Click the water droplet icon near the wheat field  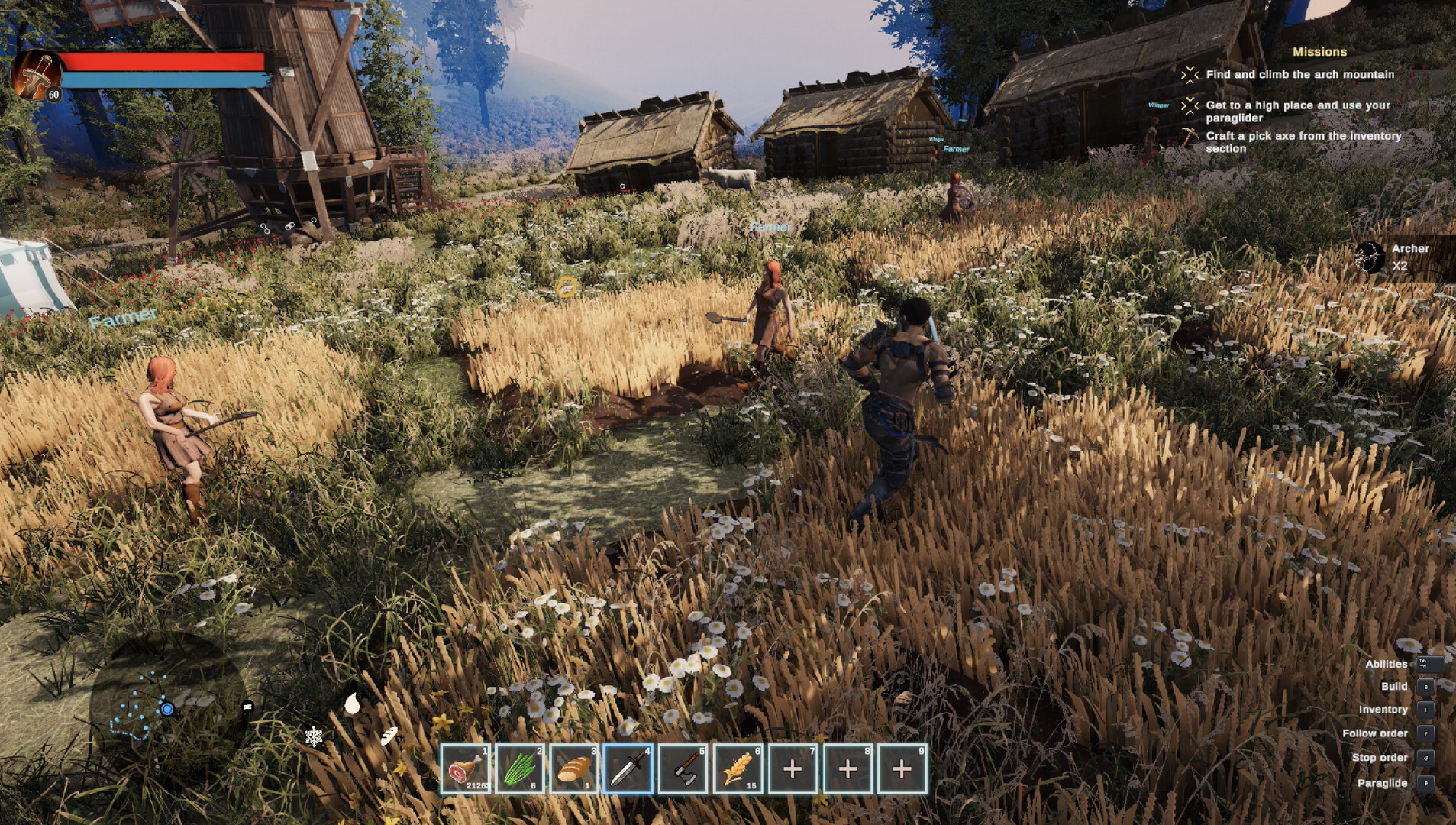(x=353, y=704)
